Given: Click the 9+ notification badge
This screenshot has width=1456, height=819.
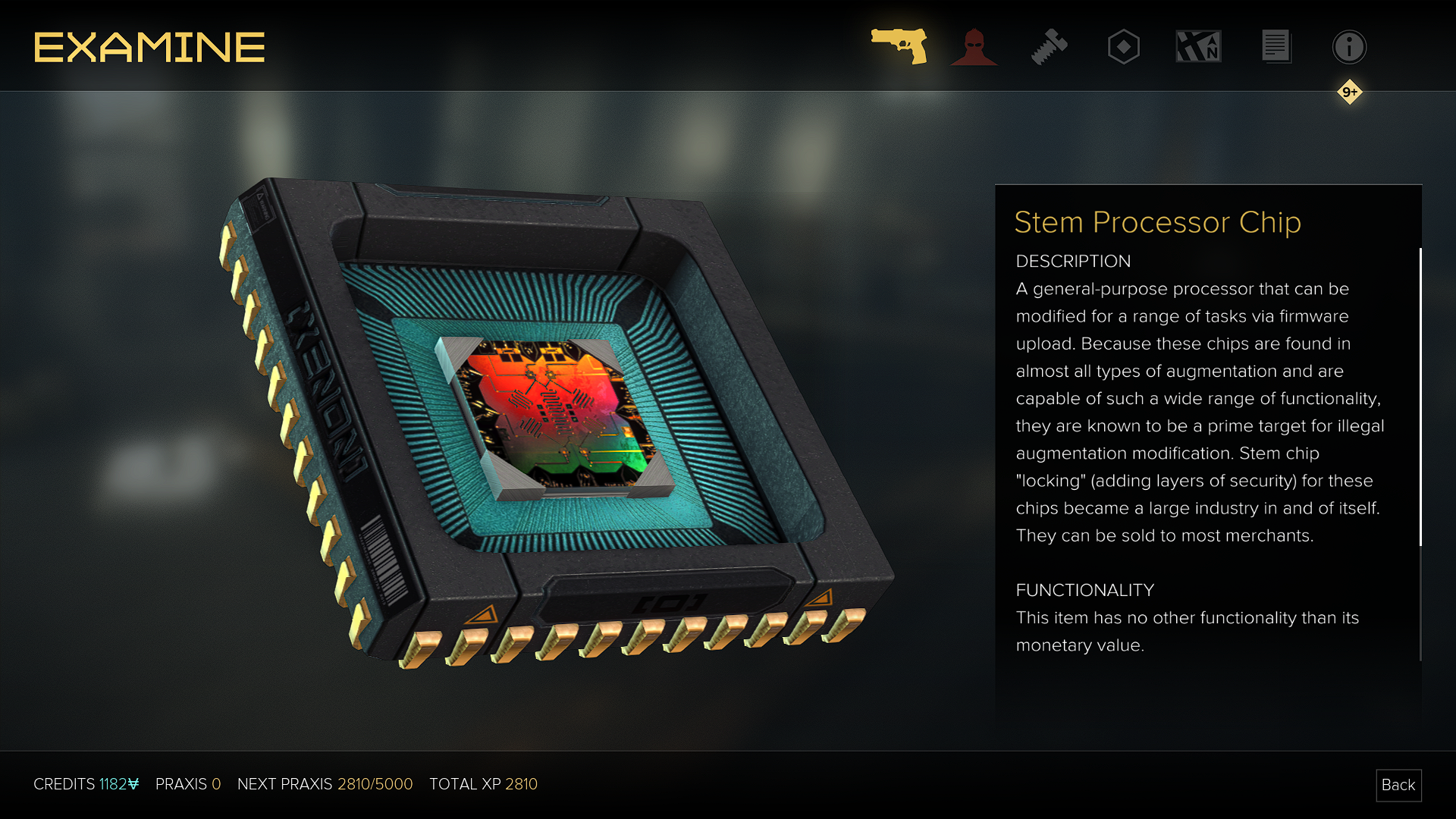Looking at the screenshot, I should tap(1349, 92).
